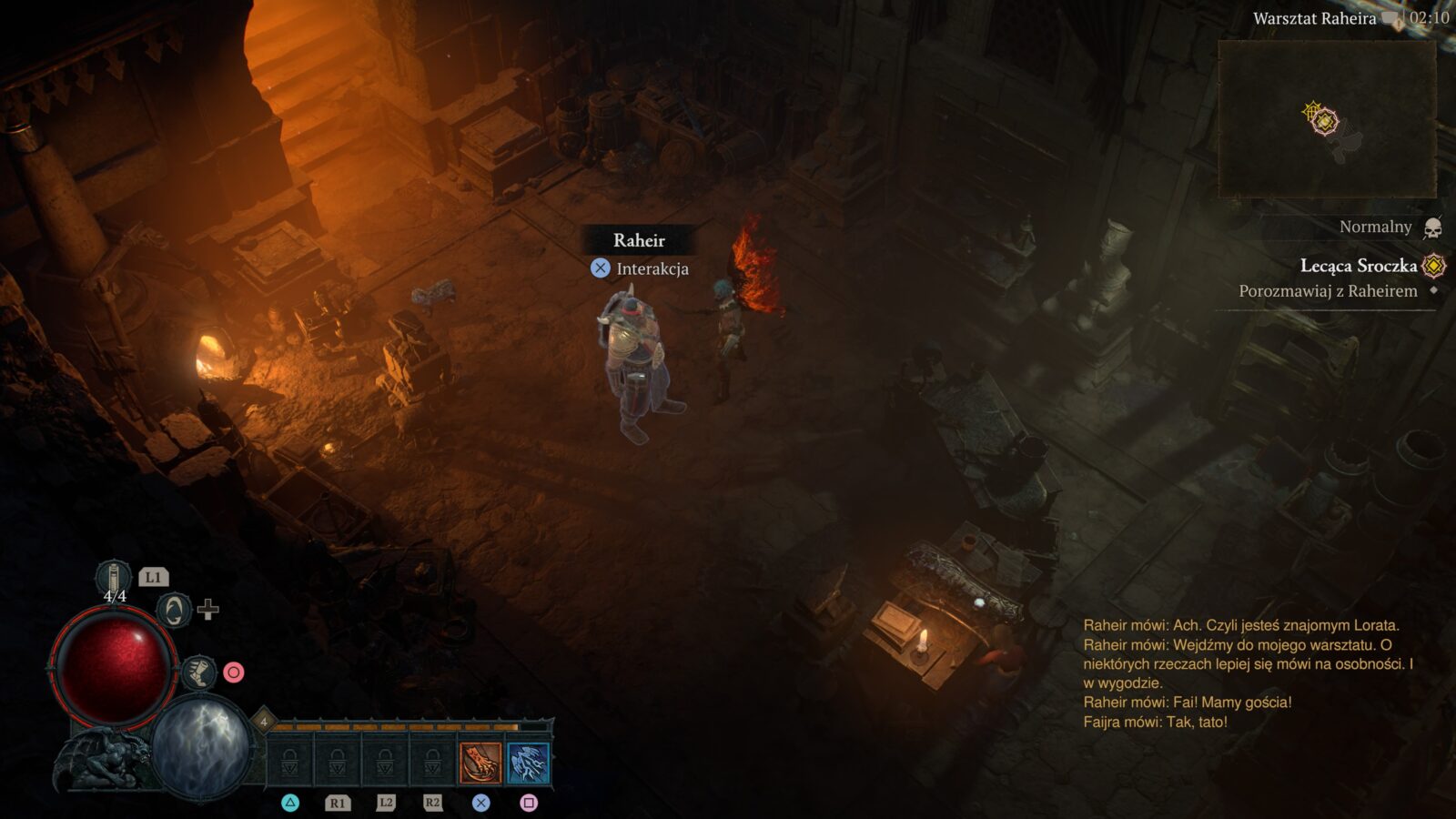Click the quest emblem beside Lecąca Sroczka
The height and width of the screenshot is (819, 1456).
pos(1436,267)
